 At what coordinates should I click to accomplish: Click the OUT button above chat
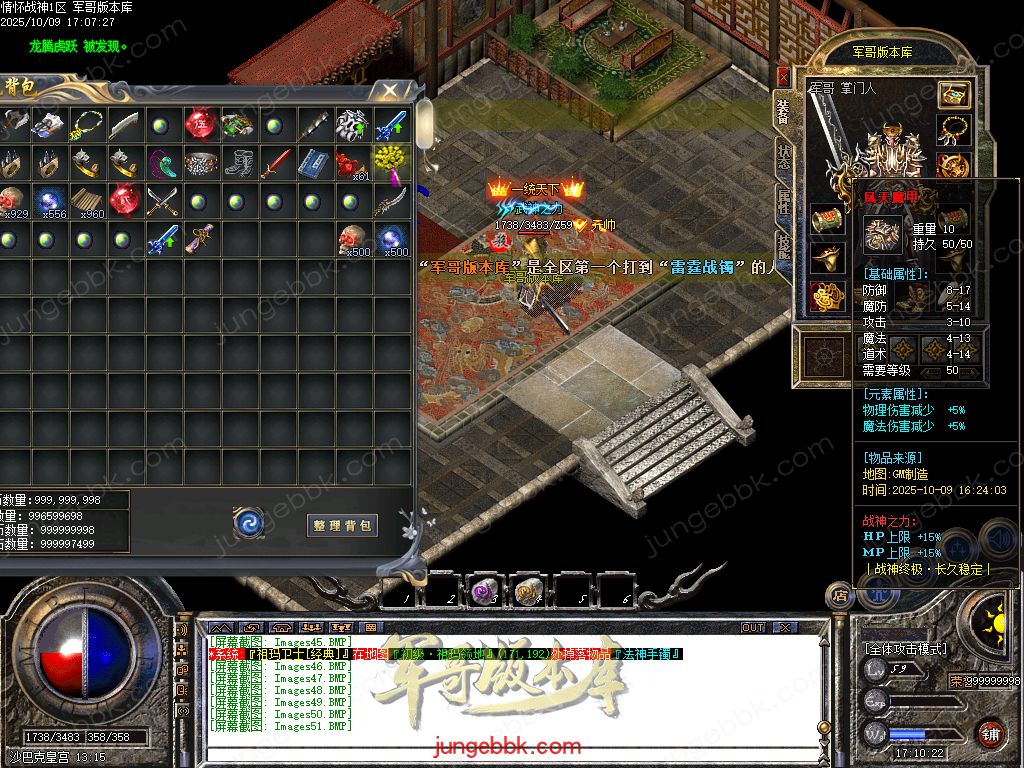click(752, 628)
